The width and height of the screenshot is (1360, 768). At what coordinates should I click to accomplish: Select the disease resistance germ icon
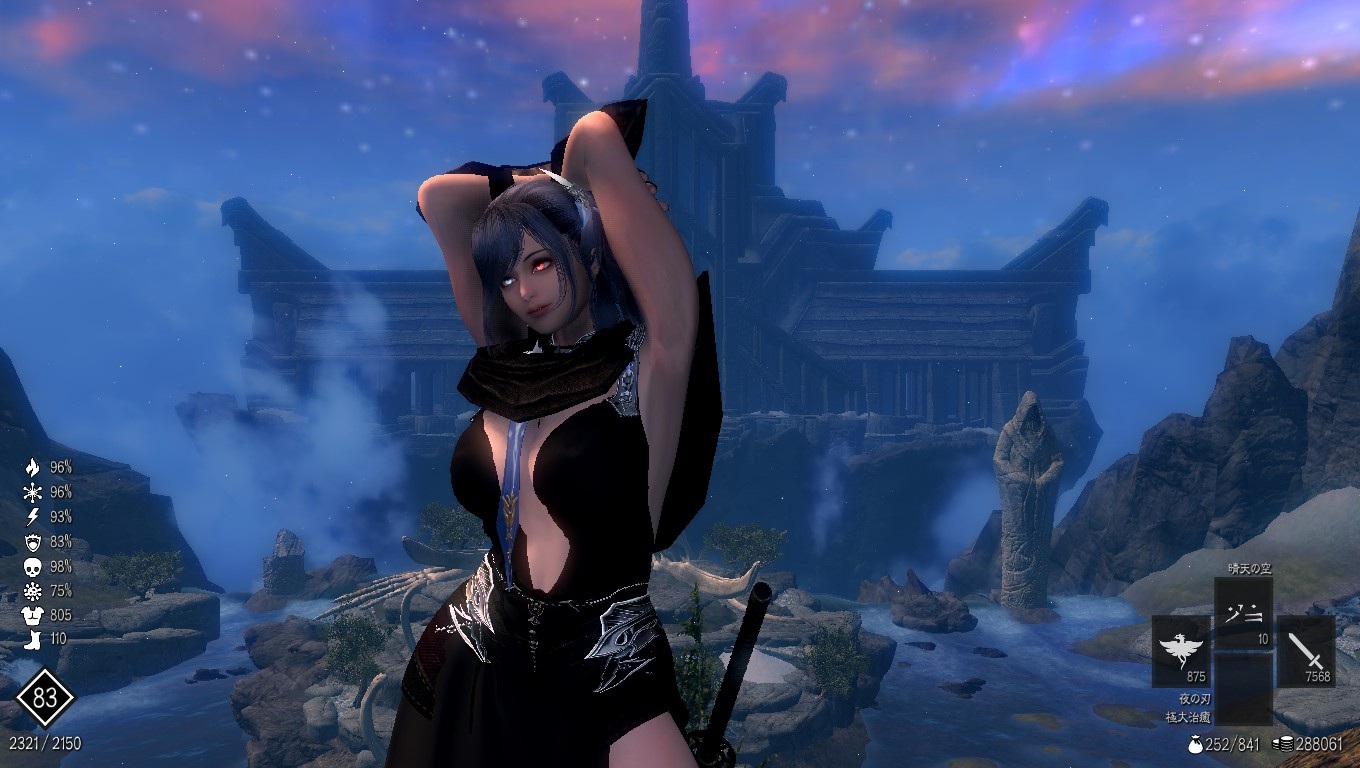32,590
